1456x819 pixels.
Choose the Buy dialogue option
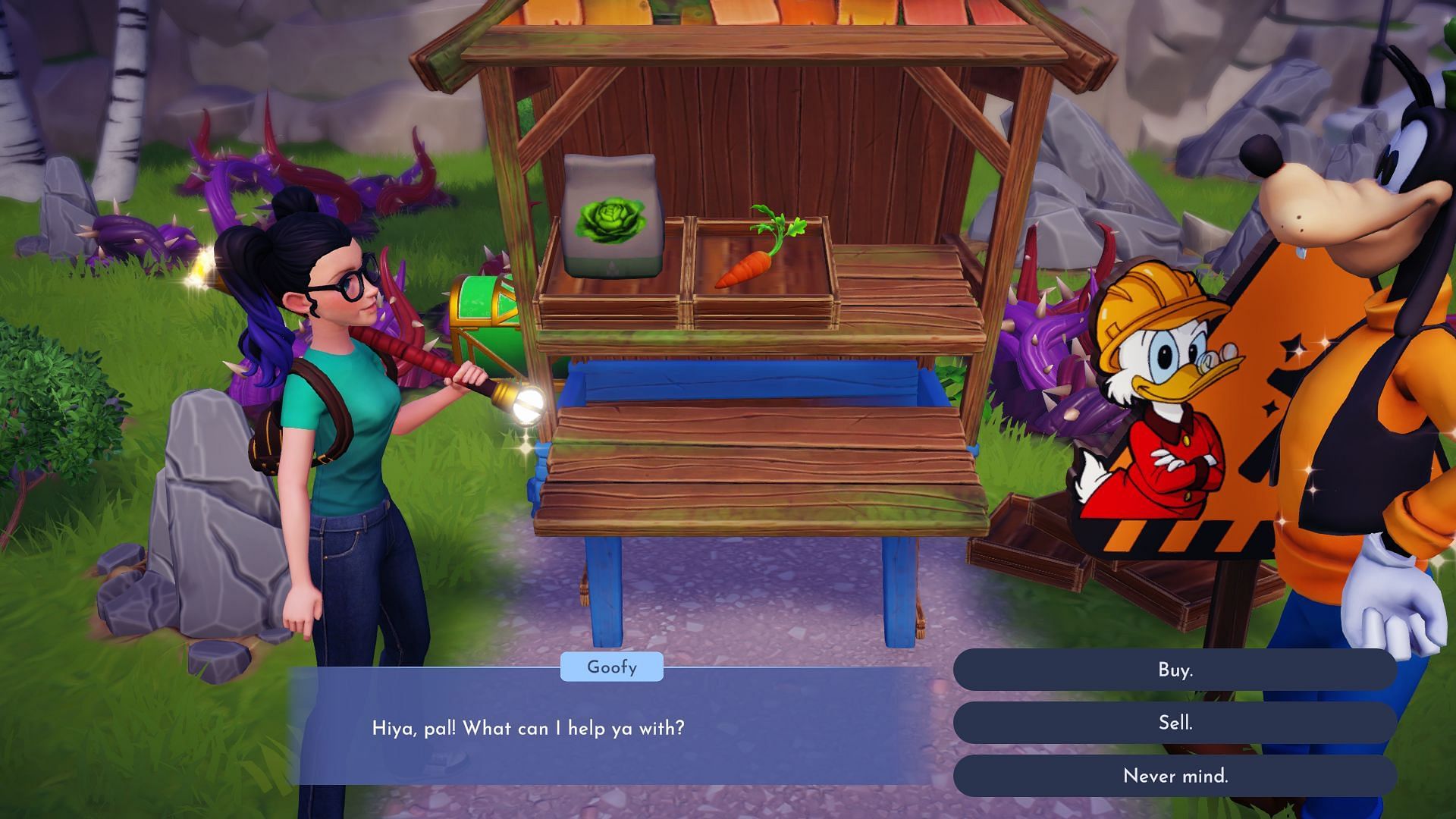coord(1175,670)
